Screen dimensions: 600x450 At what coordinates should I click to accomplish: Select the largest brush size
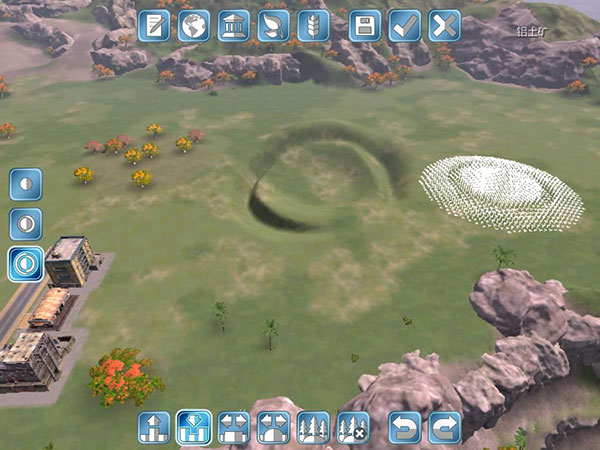click(x=26, y=263)
